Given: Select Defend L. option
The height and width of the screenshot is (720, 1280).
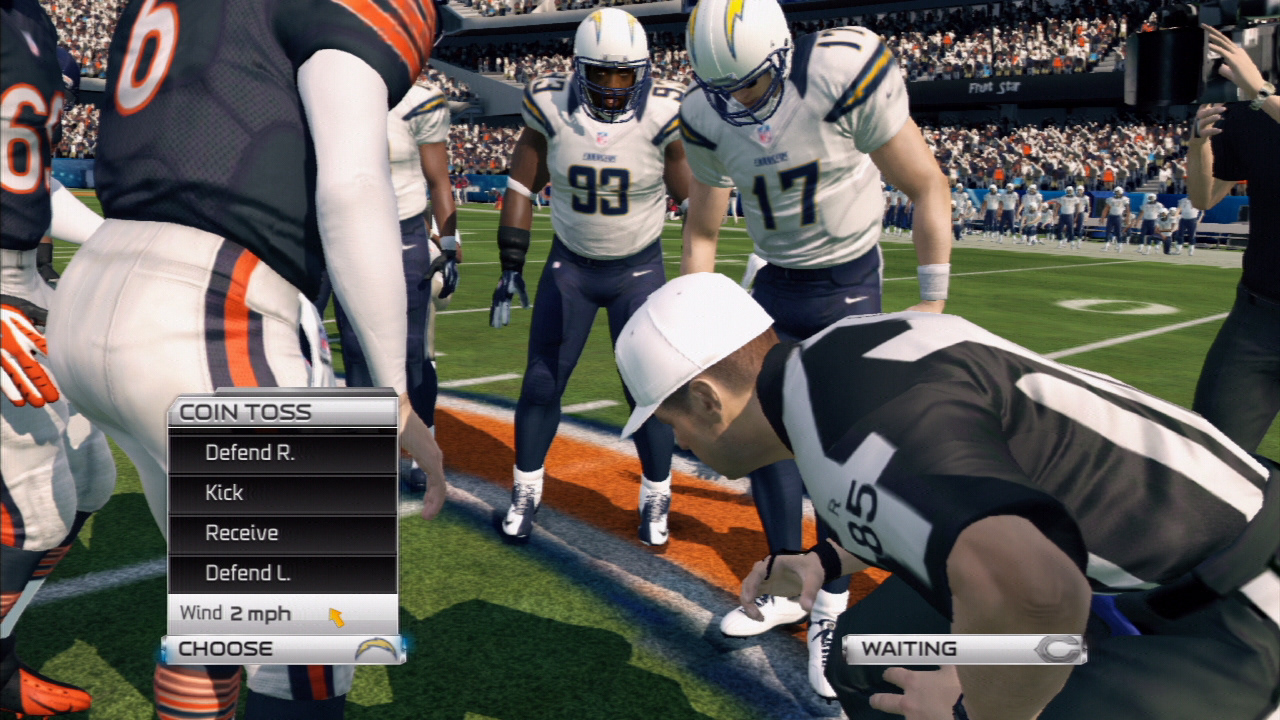Looking at the screenshot, I should coord(282,573).
